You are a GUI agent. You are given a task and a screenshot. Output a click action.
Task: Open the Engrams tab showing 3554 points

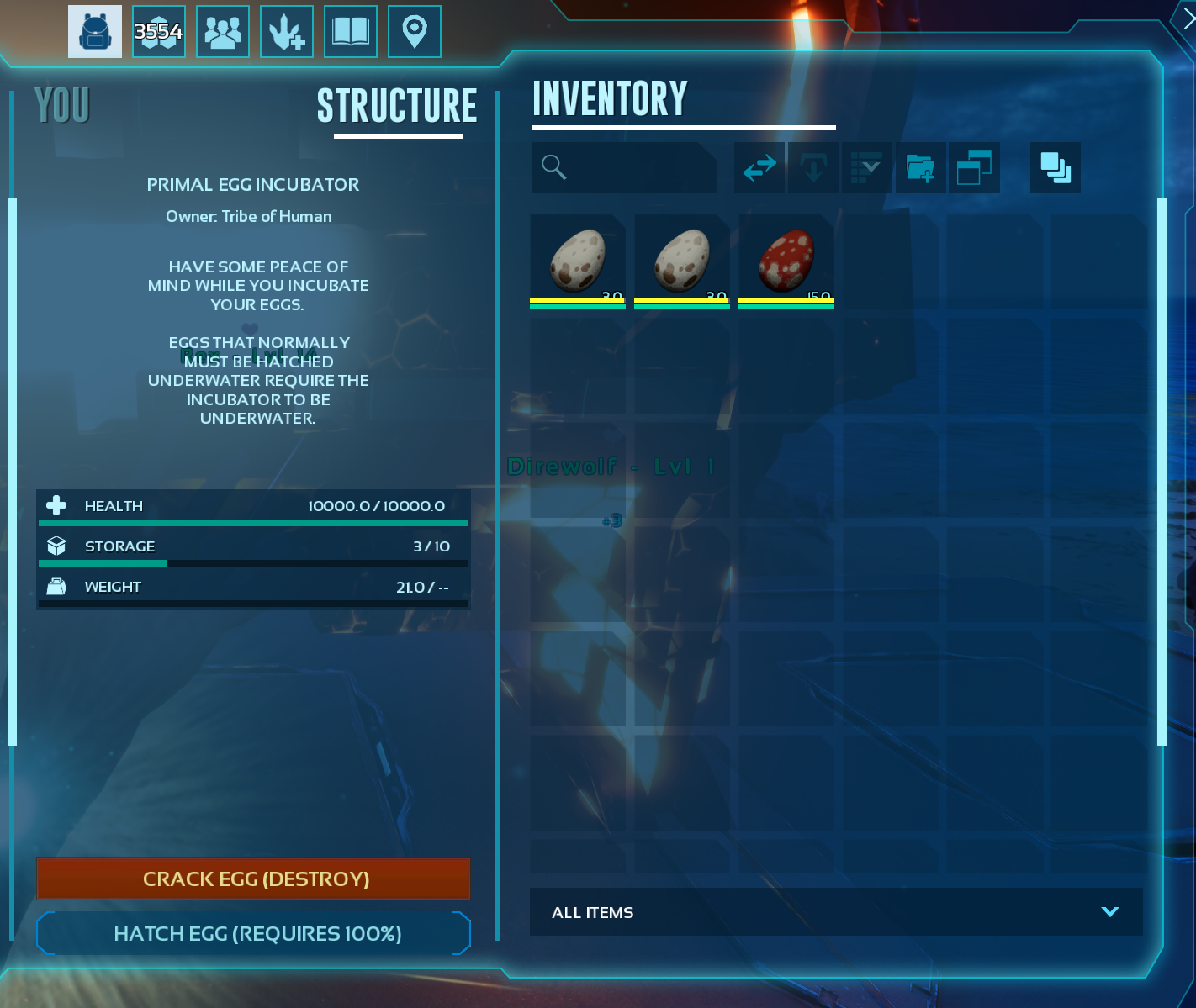pos(158,31)
